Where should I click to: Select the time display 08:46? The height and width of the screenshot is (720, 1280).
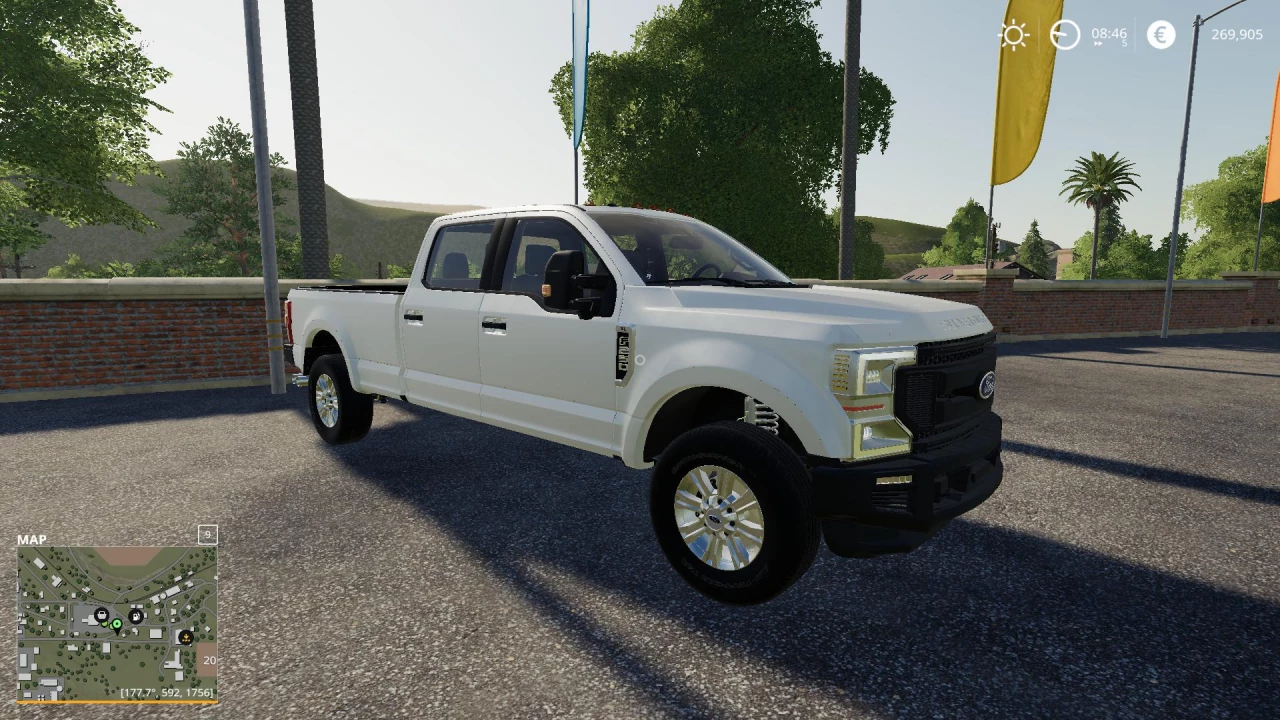[1109, 33]
